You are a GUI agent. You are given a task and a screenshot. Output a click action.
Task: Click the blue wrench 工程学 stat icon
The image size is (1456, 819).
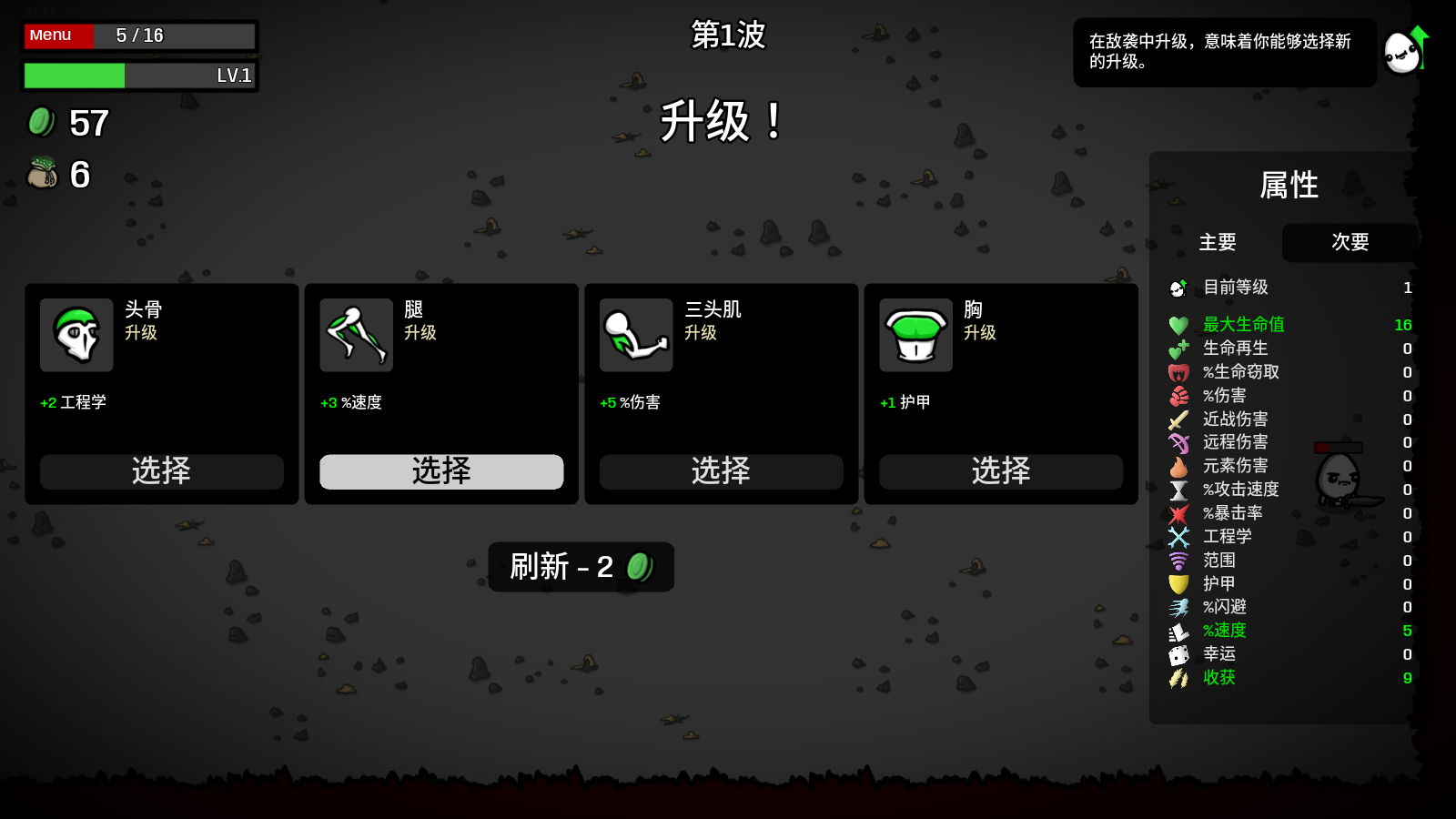pos(1179,537)
